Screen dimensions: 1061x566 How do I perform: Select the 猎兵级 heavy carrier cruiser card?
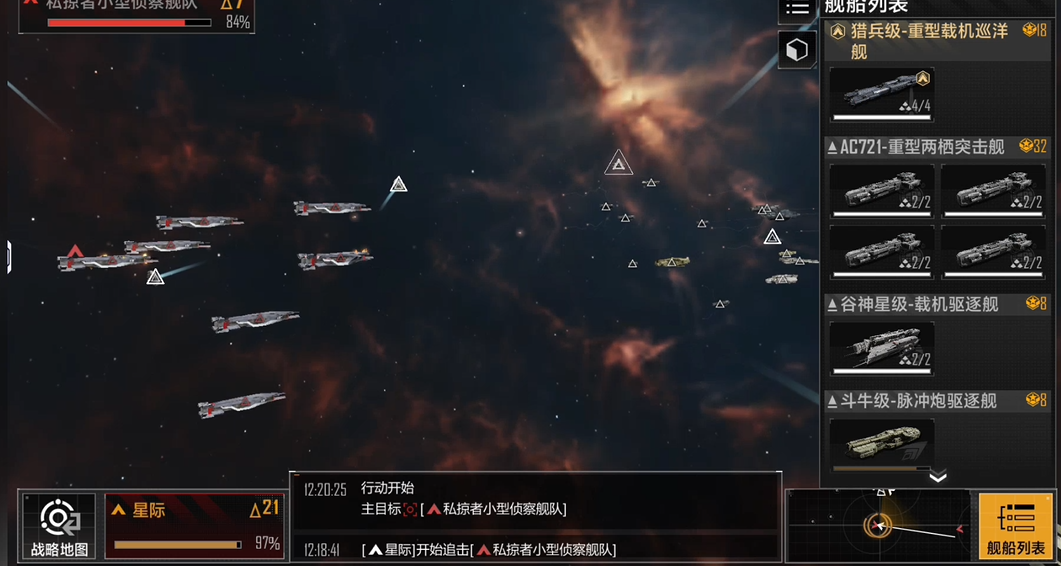click(x=882, y=94)
